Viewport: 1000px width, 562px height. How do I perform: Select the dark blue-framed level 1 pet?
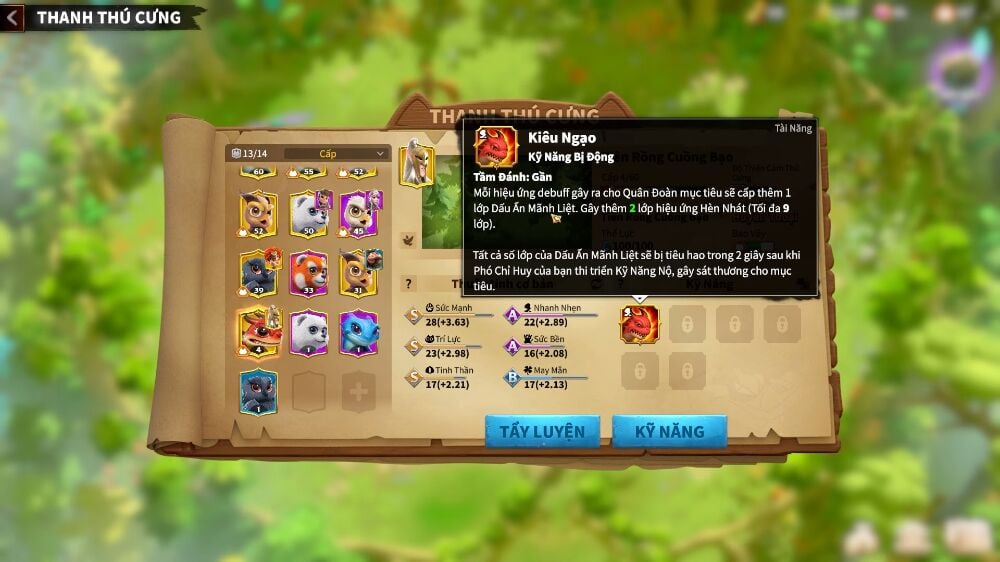click(x=259, y=391)
